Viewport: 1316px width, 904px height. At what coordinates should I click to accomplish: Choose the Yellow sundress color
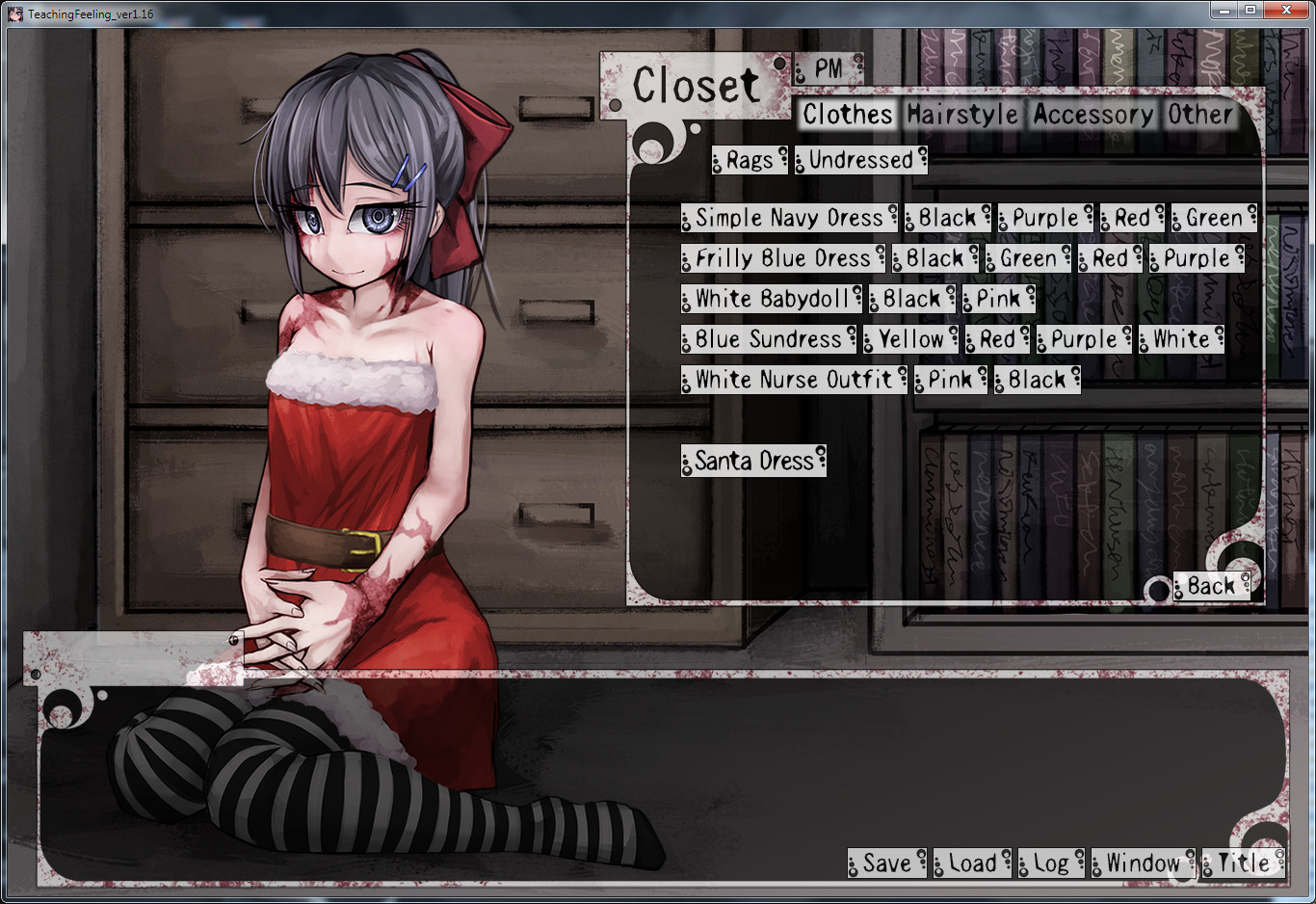coord(910,339)
